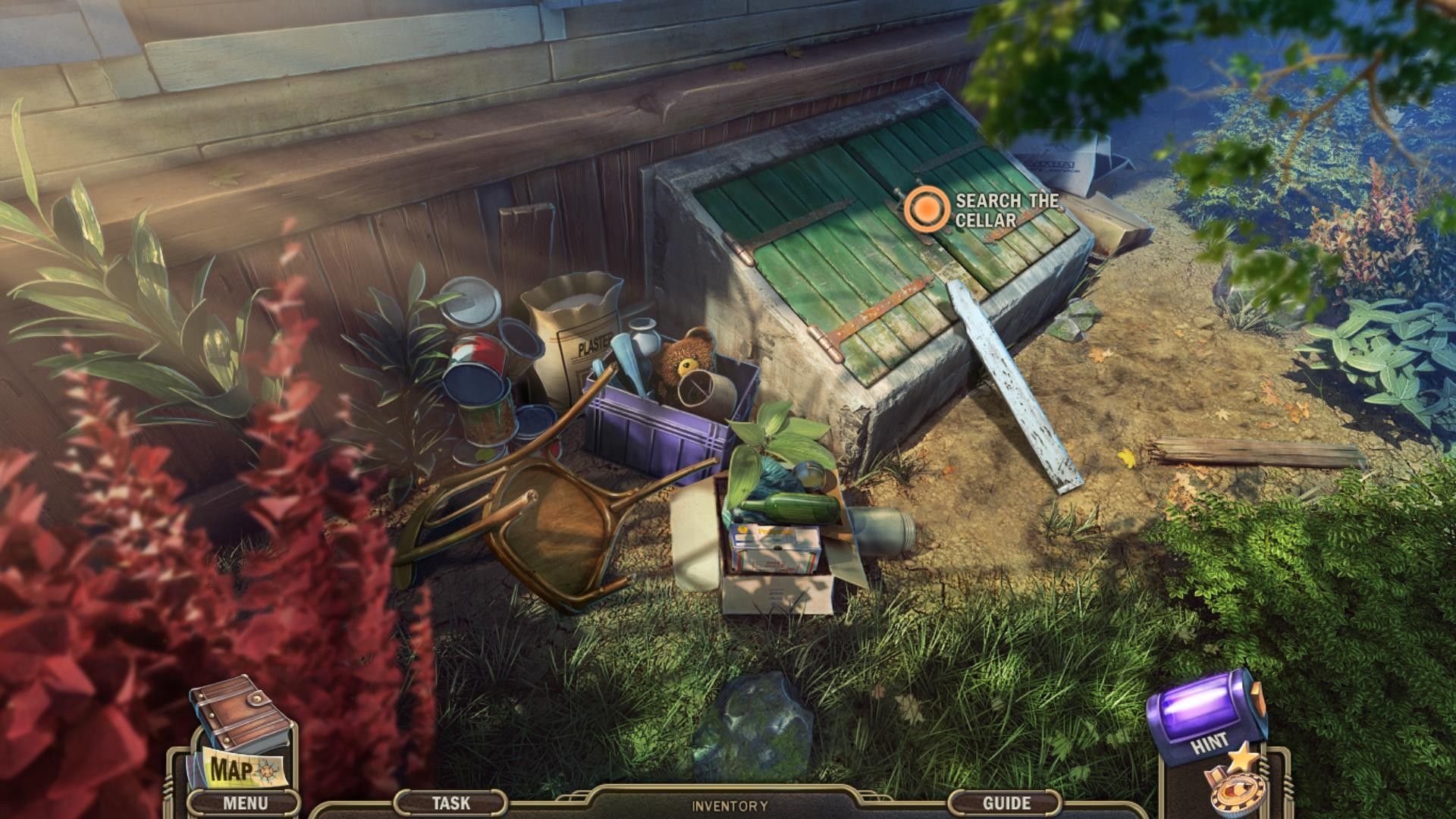Open the Menu button

click(x=244, y=802)
